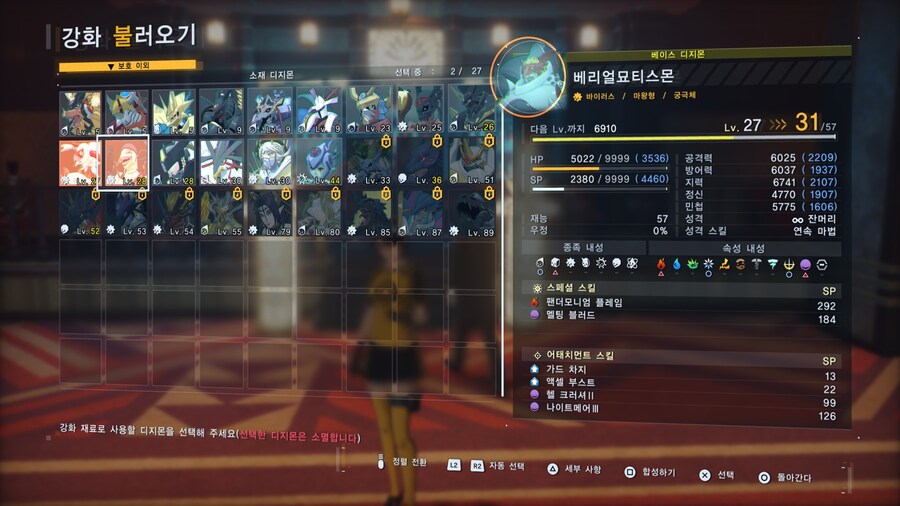The width and height of the screenshot is (900, 506).
Task: Deselect the orange-highlighted Lv. 27 Digimon
Action: click(79, 162)
